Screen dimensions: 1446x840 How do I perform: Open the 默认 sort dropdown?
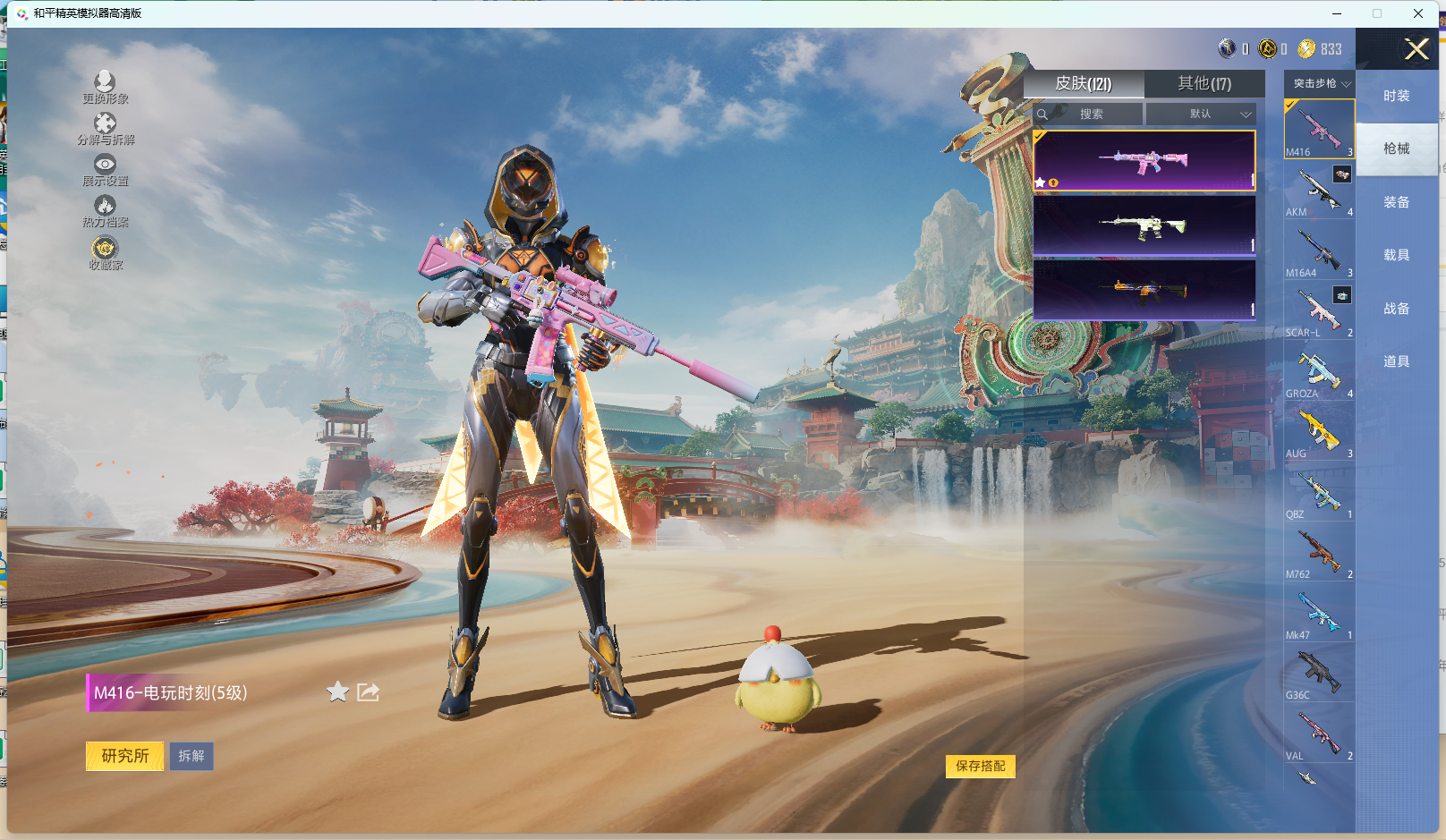pos(1202,115)
